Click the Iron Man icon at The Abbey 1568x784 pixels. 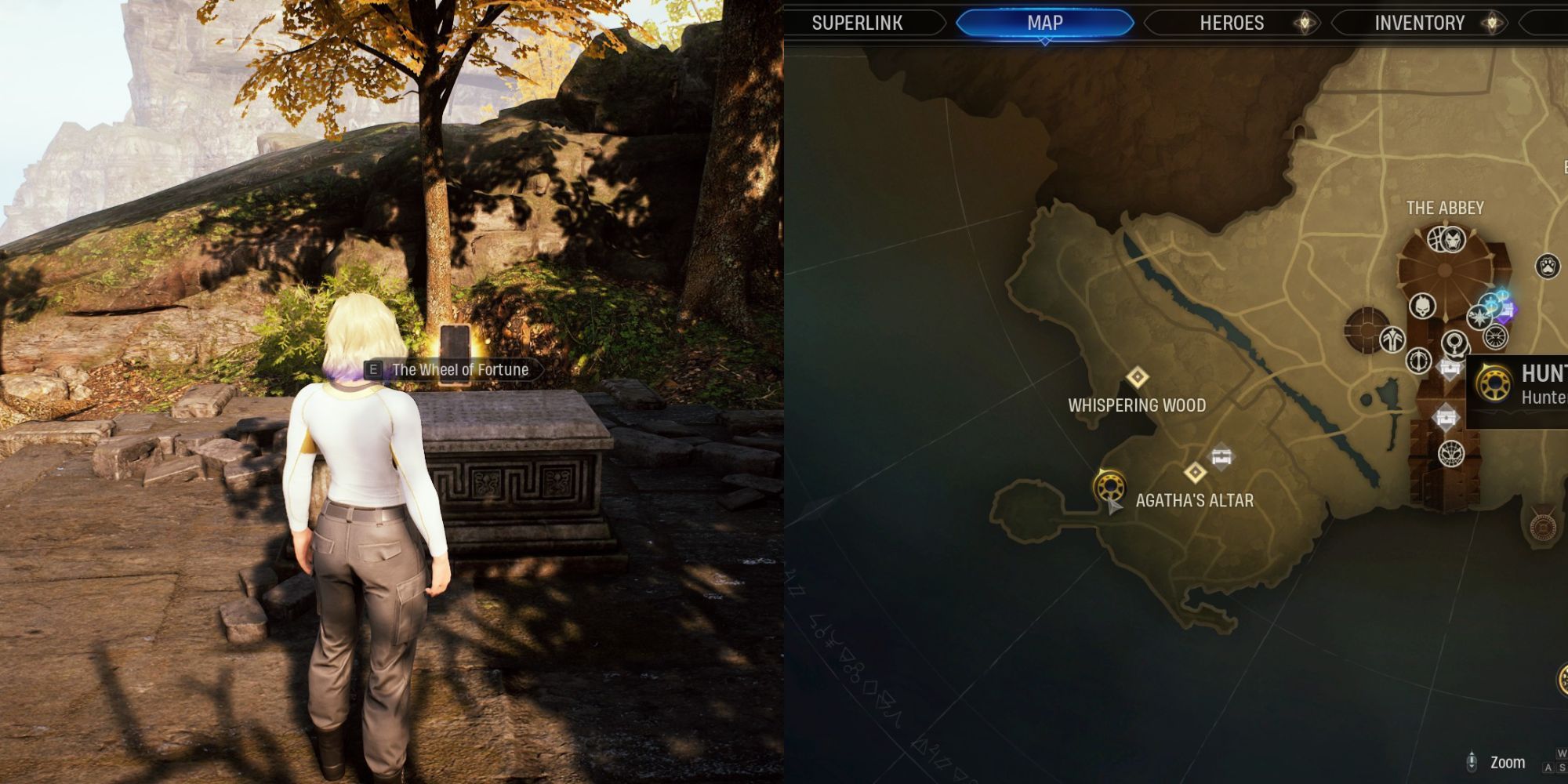click(x=1452, y=241)
